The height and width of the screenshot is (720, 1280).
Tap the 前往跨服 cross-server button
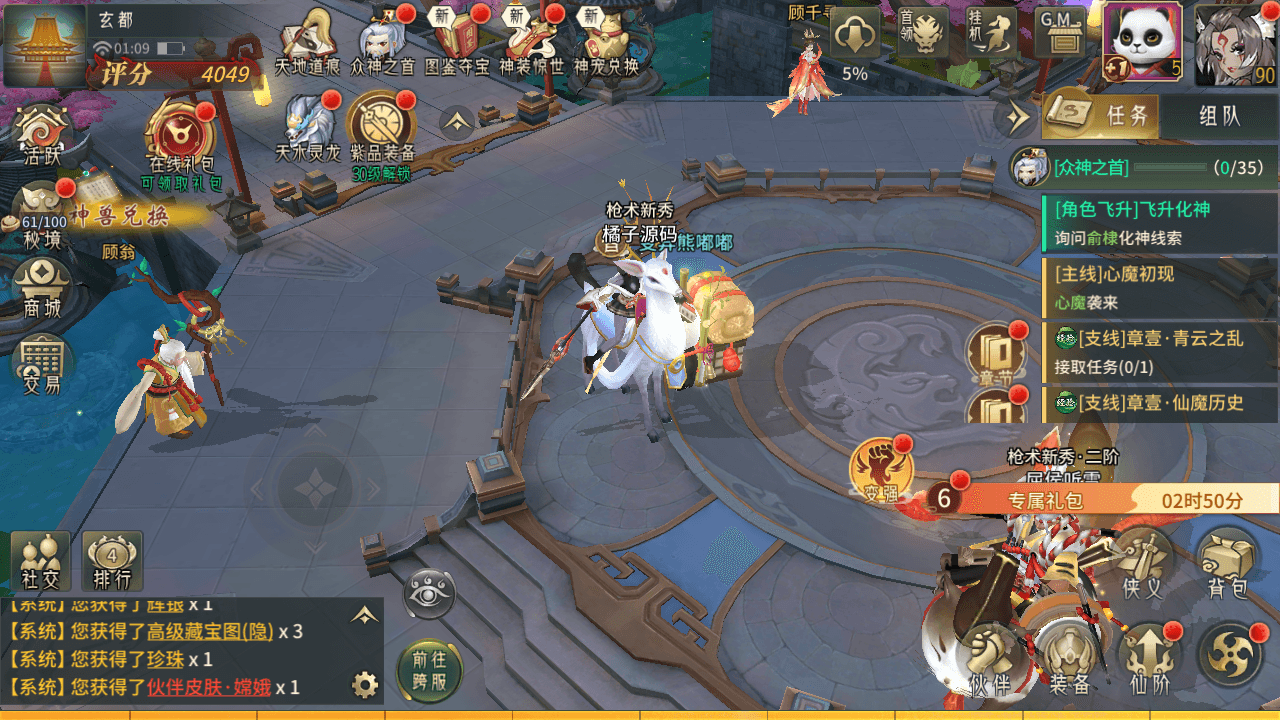(x=430, y=671)
